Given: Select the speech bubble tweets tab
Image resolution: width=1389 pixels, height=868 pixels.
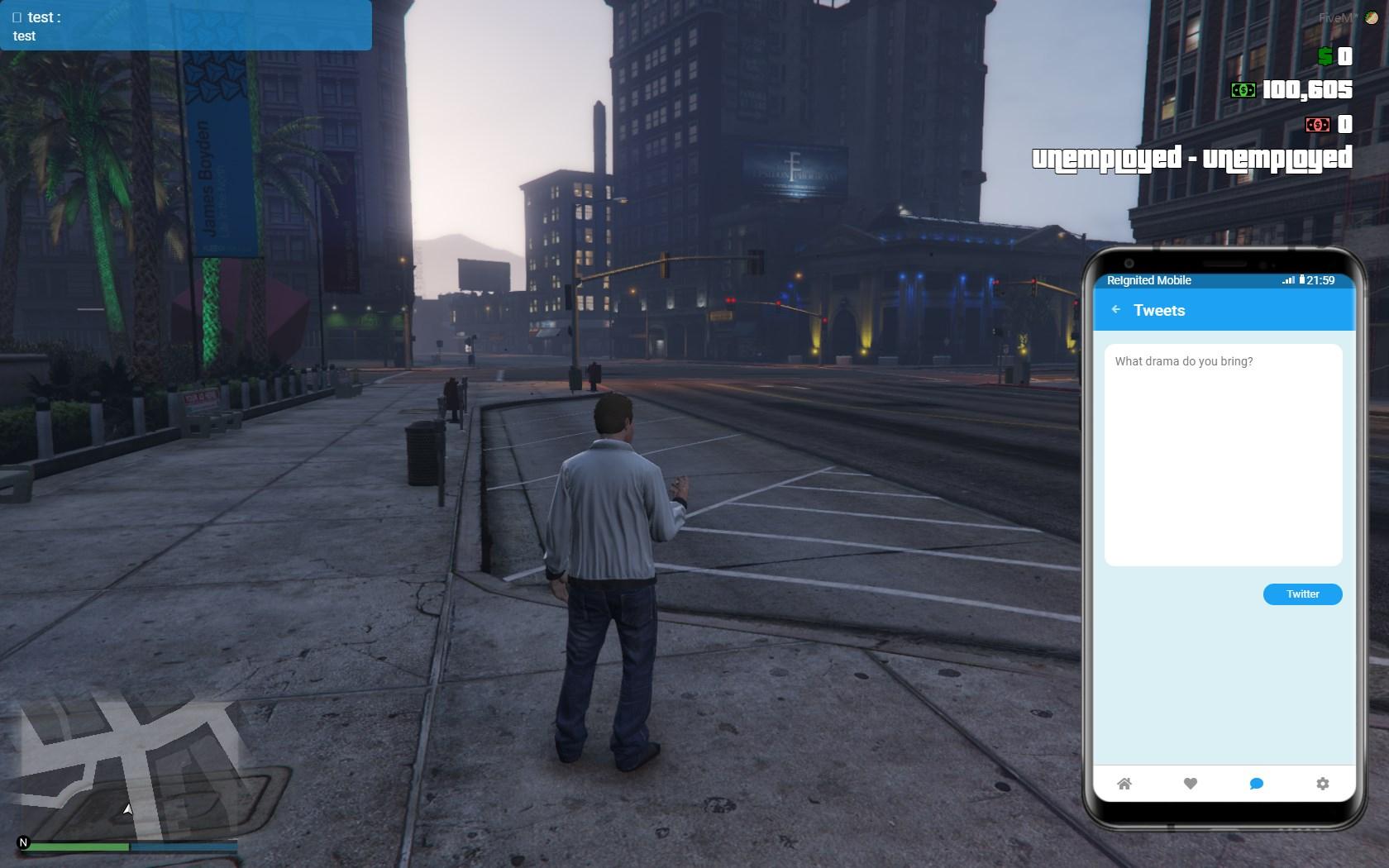Looking at the screenshot, I should click(x=1256, y=784).
